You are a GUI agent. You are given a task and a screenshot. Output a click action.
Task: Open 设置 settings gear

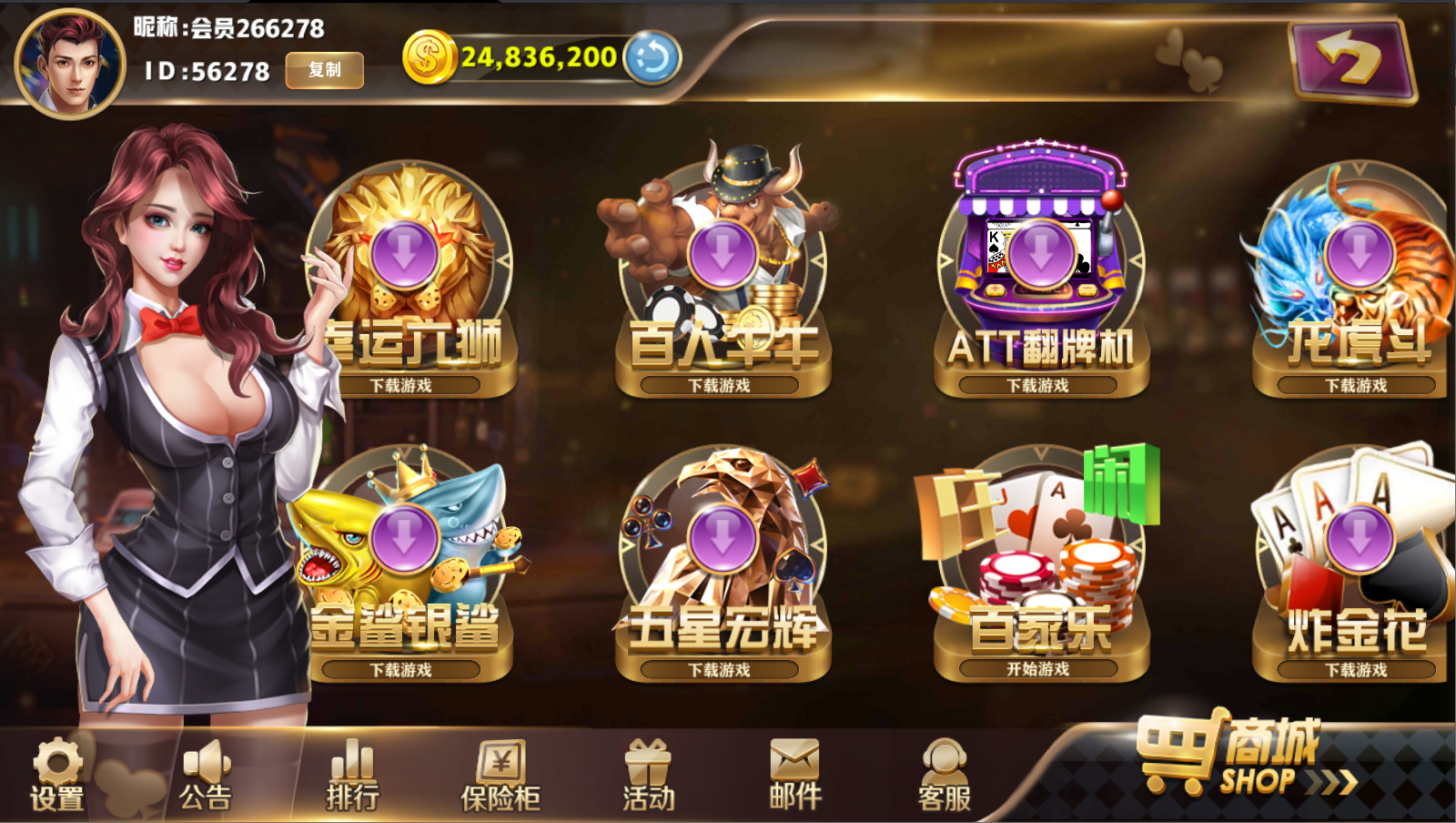tap(57, 776)
